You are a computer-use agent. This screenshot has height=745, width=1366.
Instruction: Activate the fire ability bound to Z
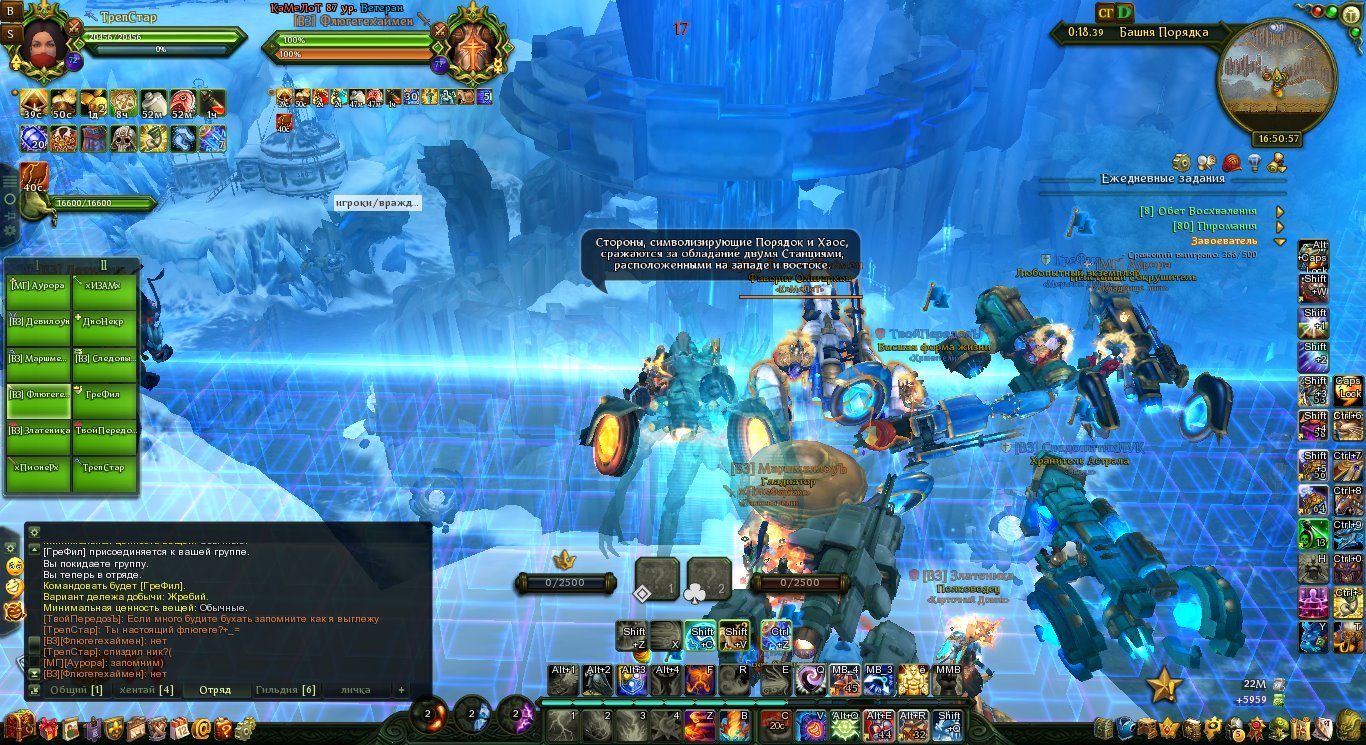tap(700, 724)
